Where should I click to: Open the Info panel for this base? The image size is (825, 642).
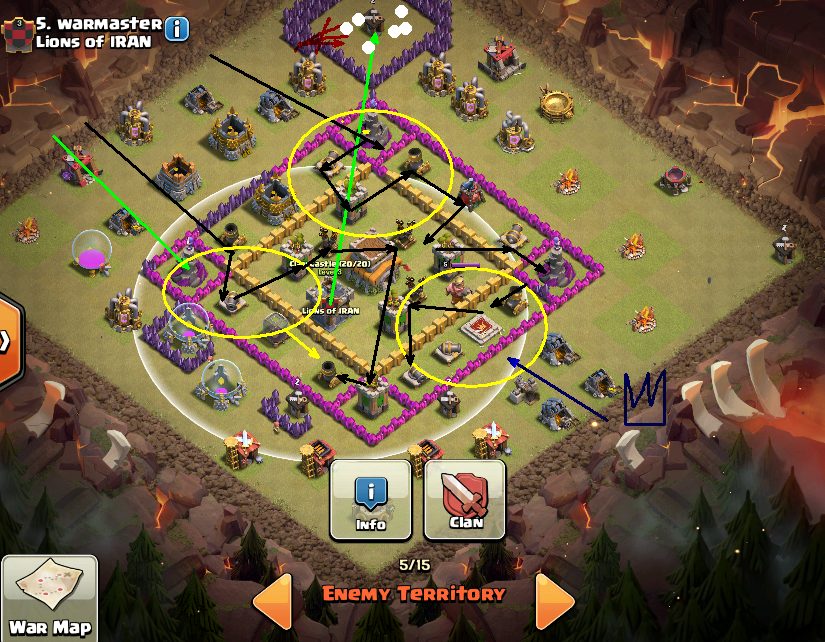(x=370, y=499)
